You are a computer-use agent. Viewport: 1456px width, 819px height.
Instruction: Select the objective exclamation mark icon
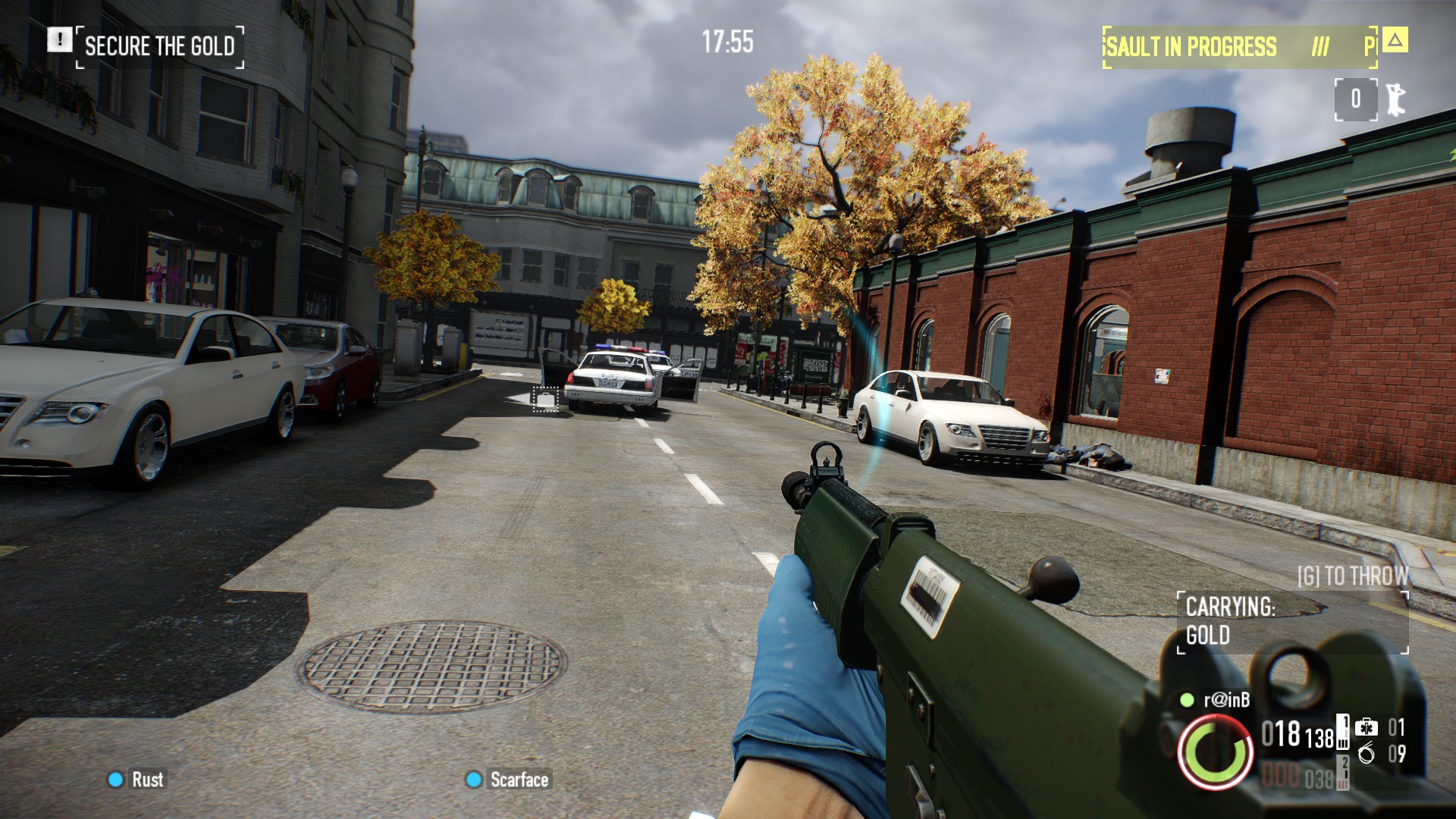coord(59,39)
